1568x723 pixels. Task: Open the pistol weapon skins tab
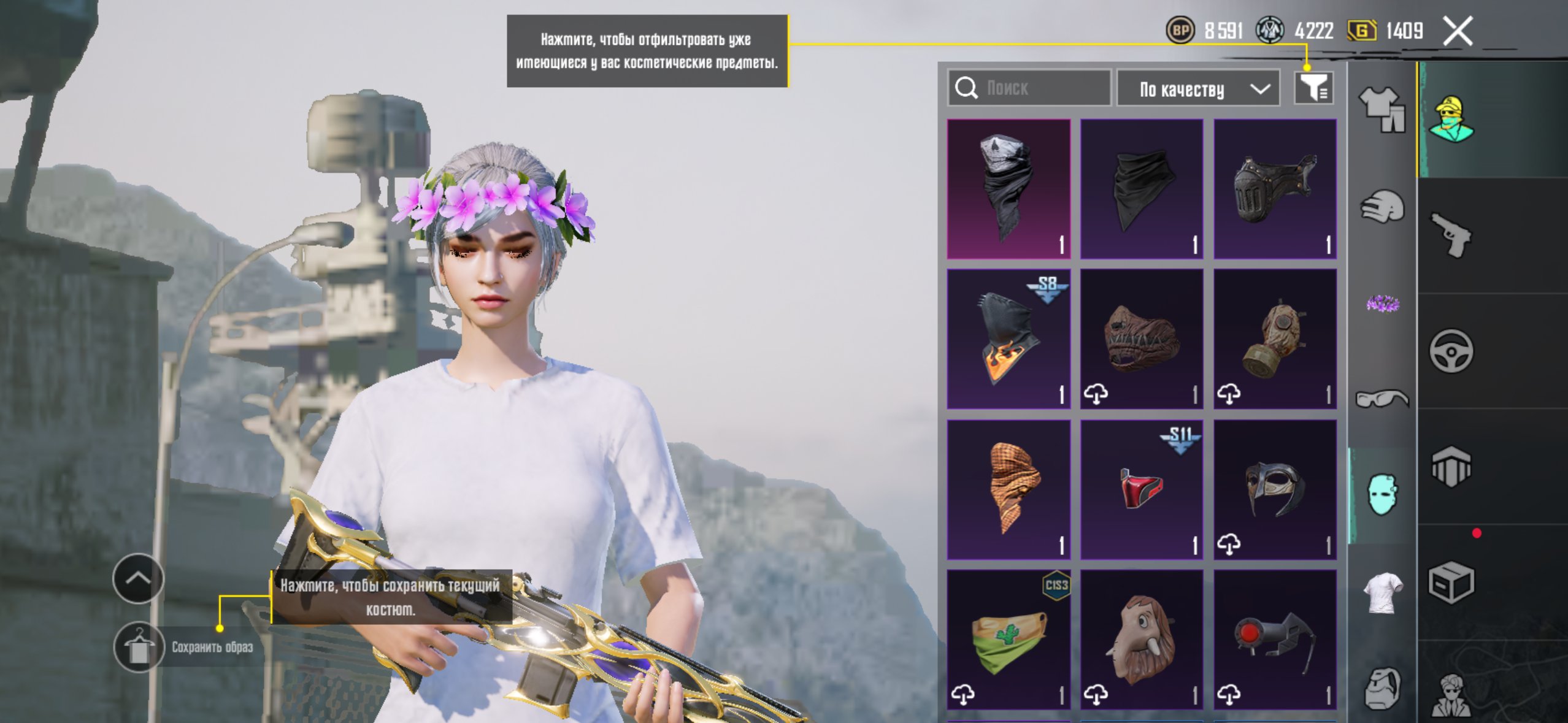[x=1451, y=235]
